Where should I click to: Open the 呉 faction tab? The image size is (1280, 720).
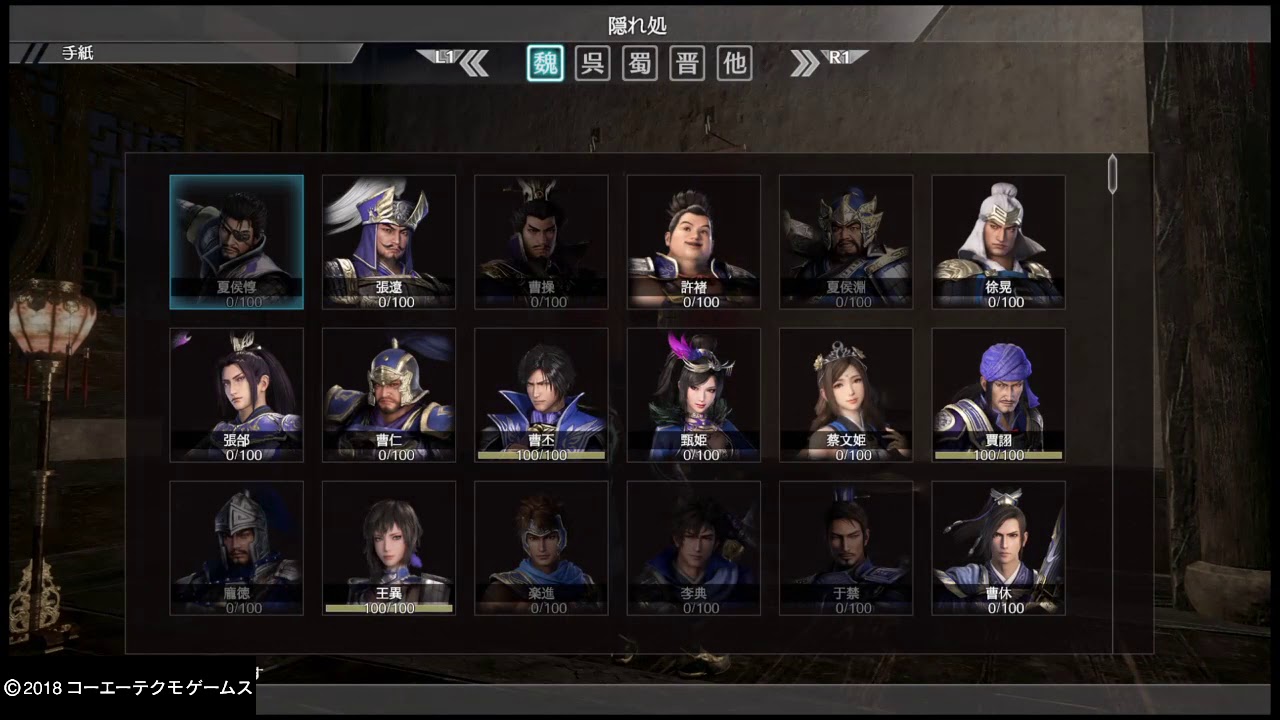592,63
